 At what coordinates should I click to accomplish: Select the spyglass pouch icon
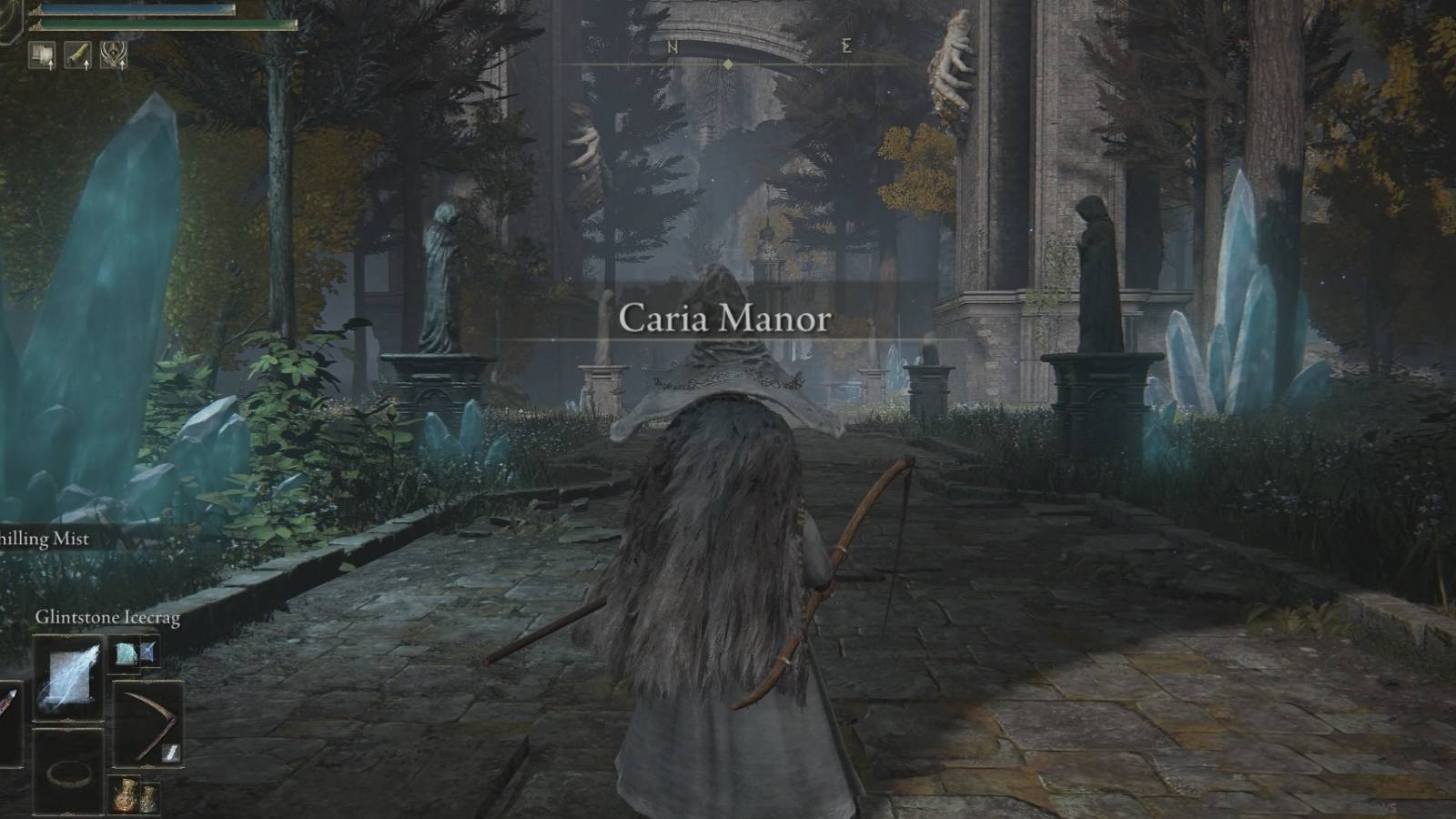point(43,56)
